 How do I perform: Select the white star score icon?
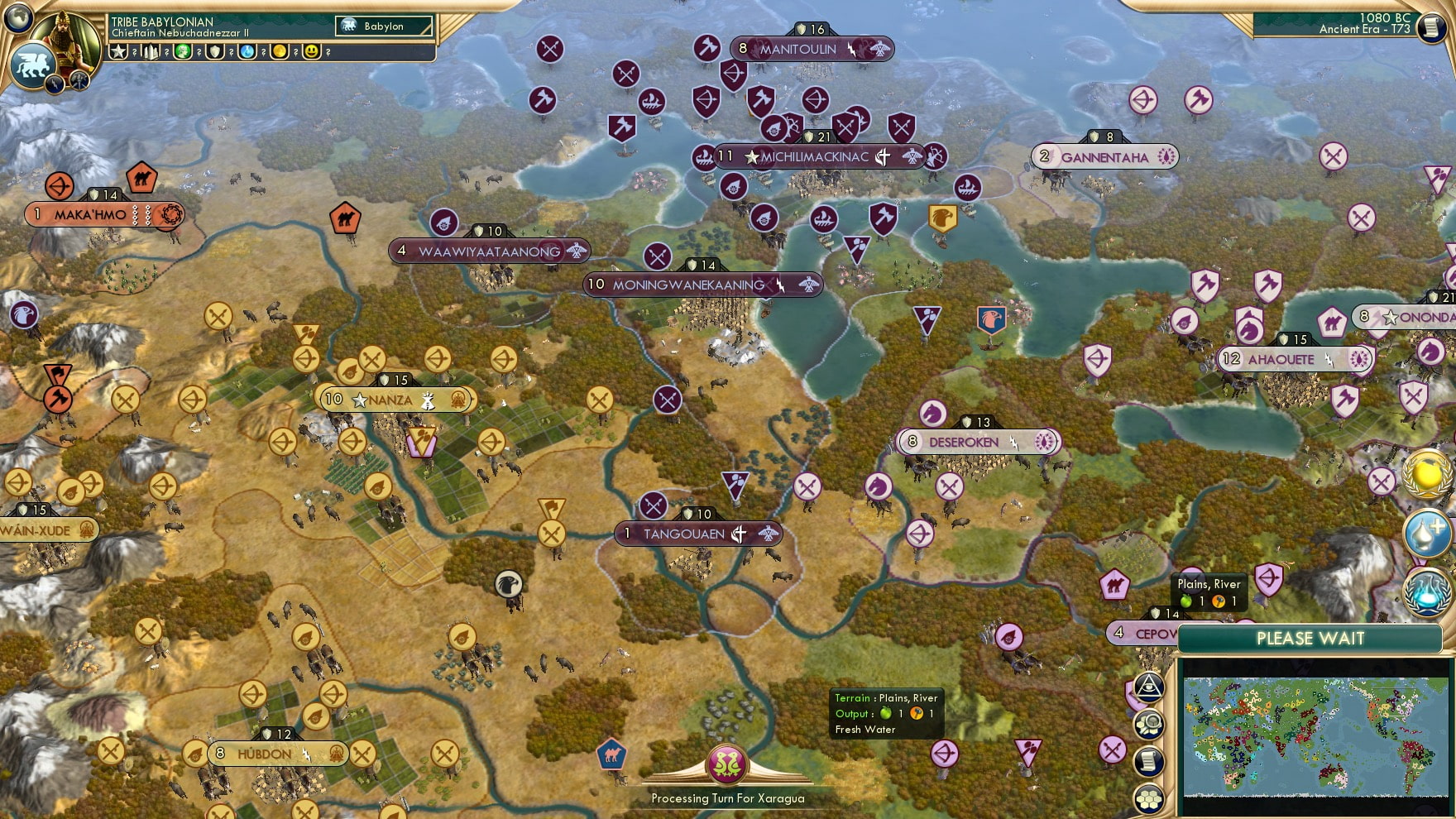coord(118,51)
